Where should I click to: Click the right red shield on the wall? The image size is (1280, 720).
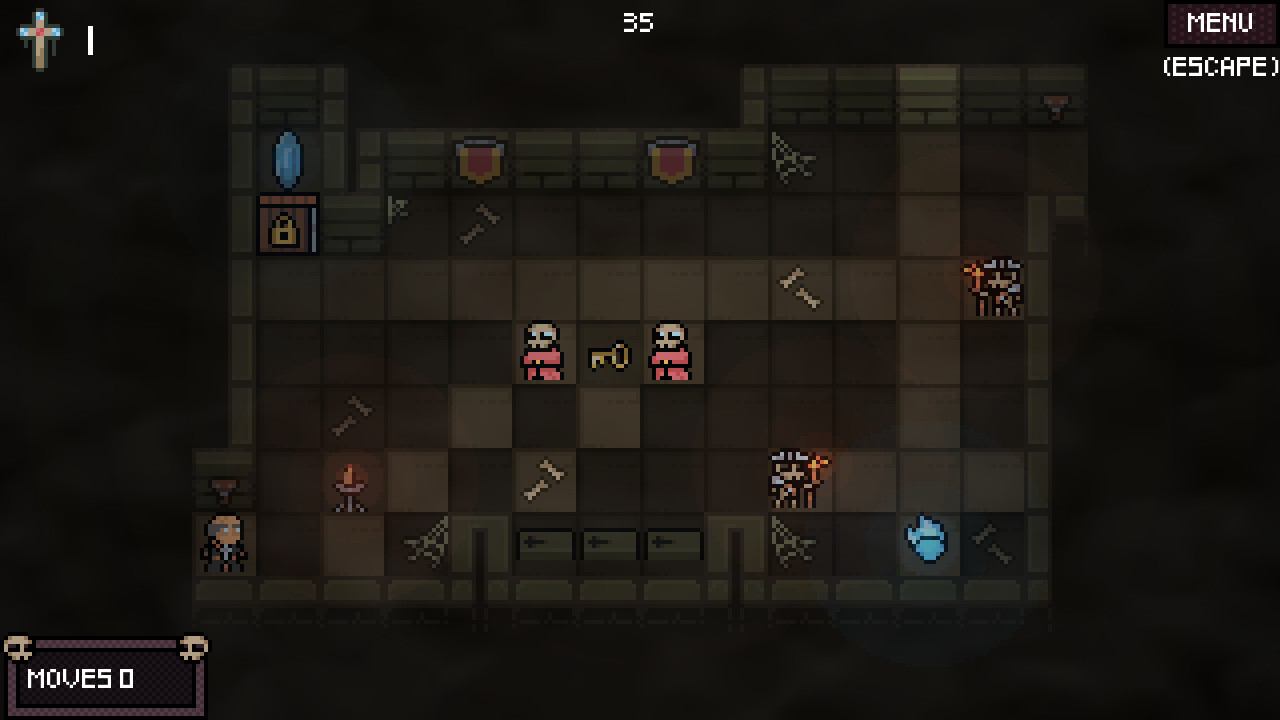(x=670, y=157)
